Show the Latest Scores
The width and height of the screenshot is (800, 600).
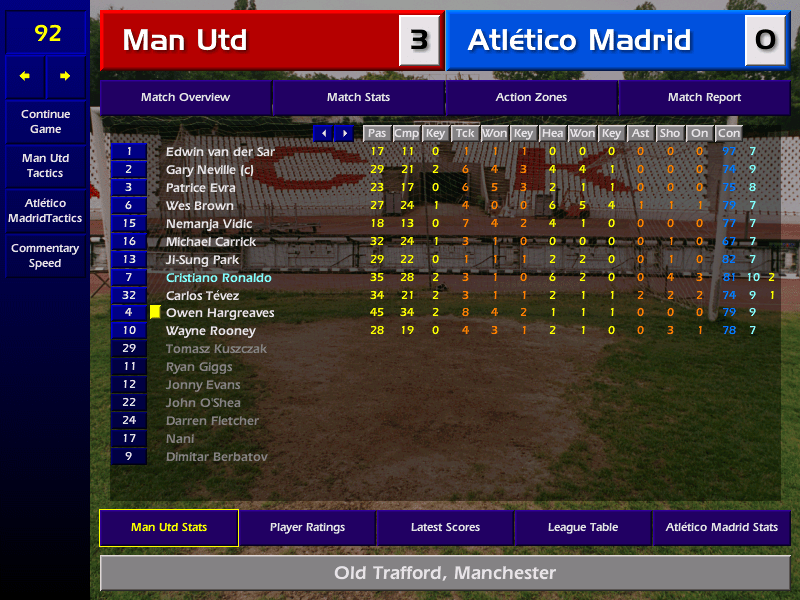[x=445, y=527]
